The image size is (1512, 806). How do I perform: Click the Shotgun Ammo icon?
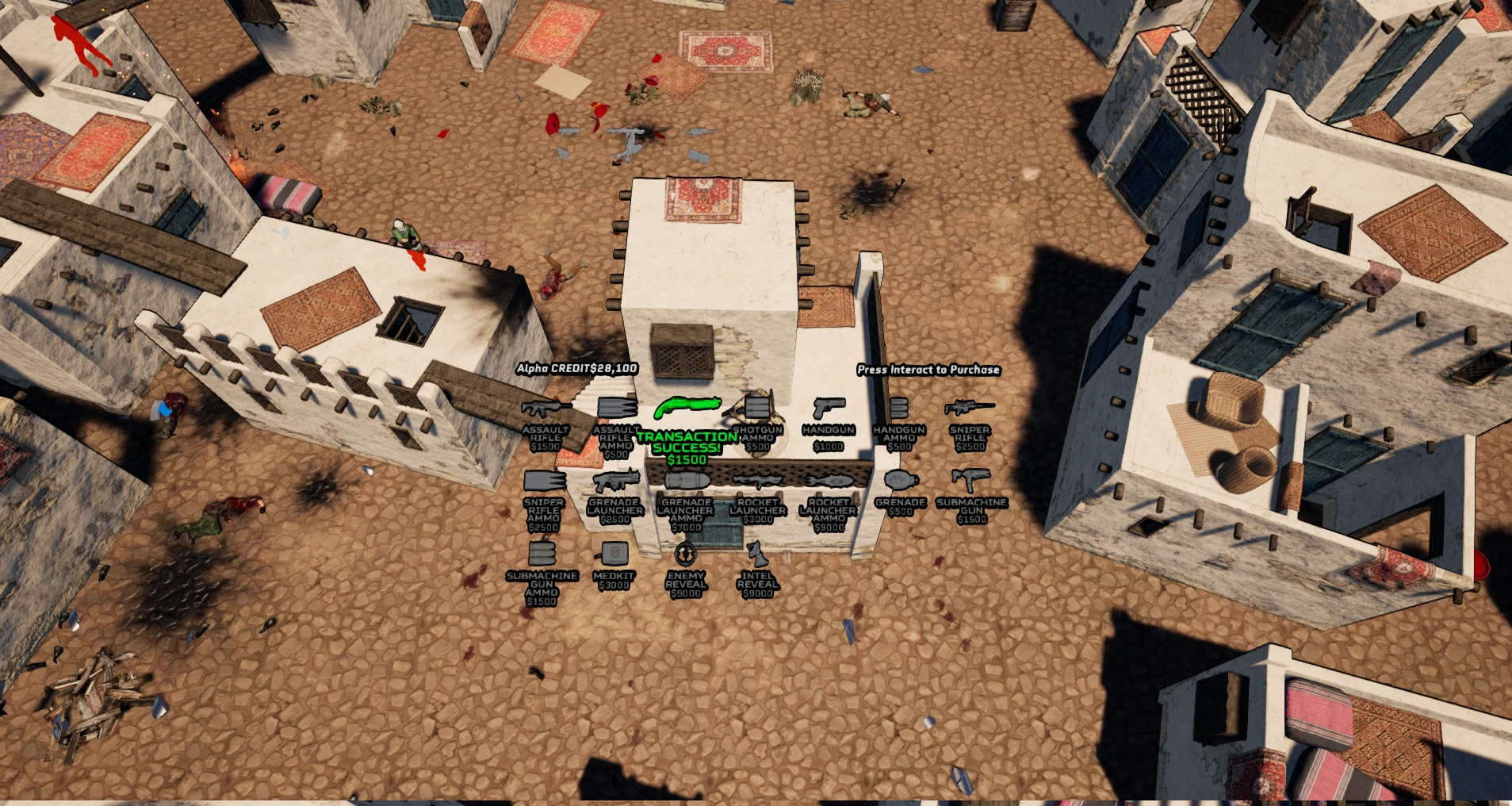(x=756, y=409)
